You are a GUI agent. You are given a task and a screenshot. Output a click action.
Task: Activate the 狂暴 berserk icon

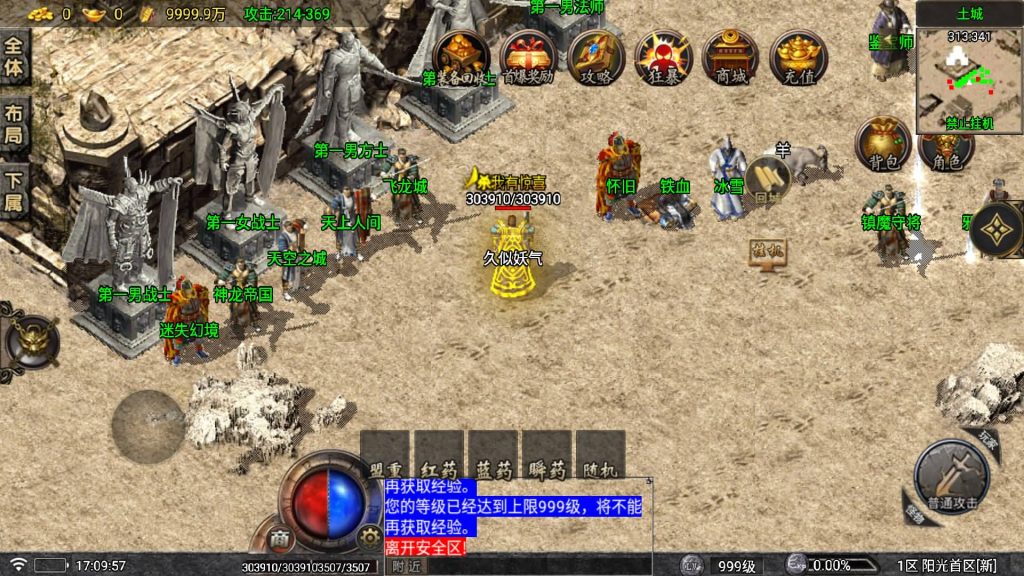tap(663, 57)
